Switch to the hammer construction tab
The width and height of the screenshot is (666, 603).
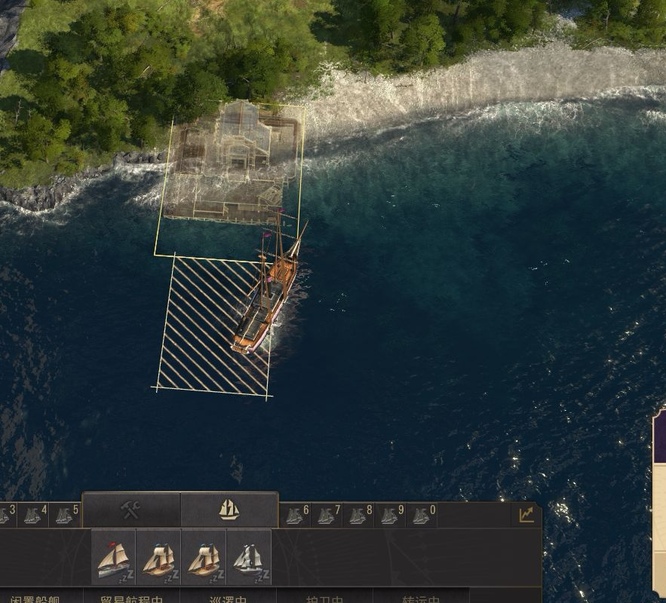click(x=131, y=510)
